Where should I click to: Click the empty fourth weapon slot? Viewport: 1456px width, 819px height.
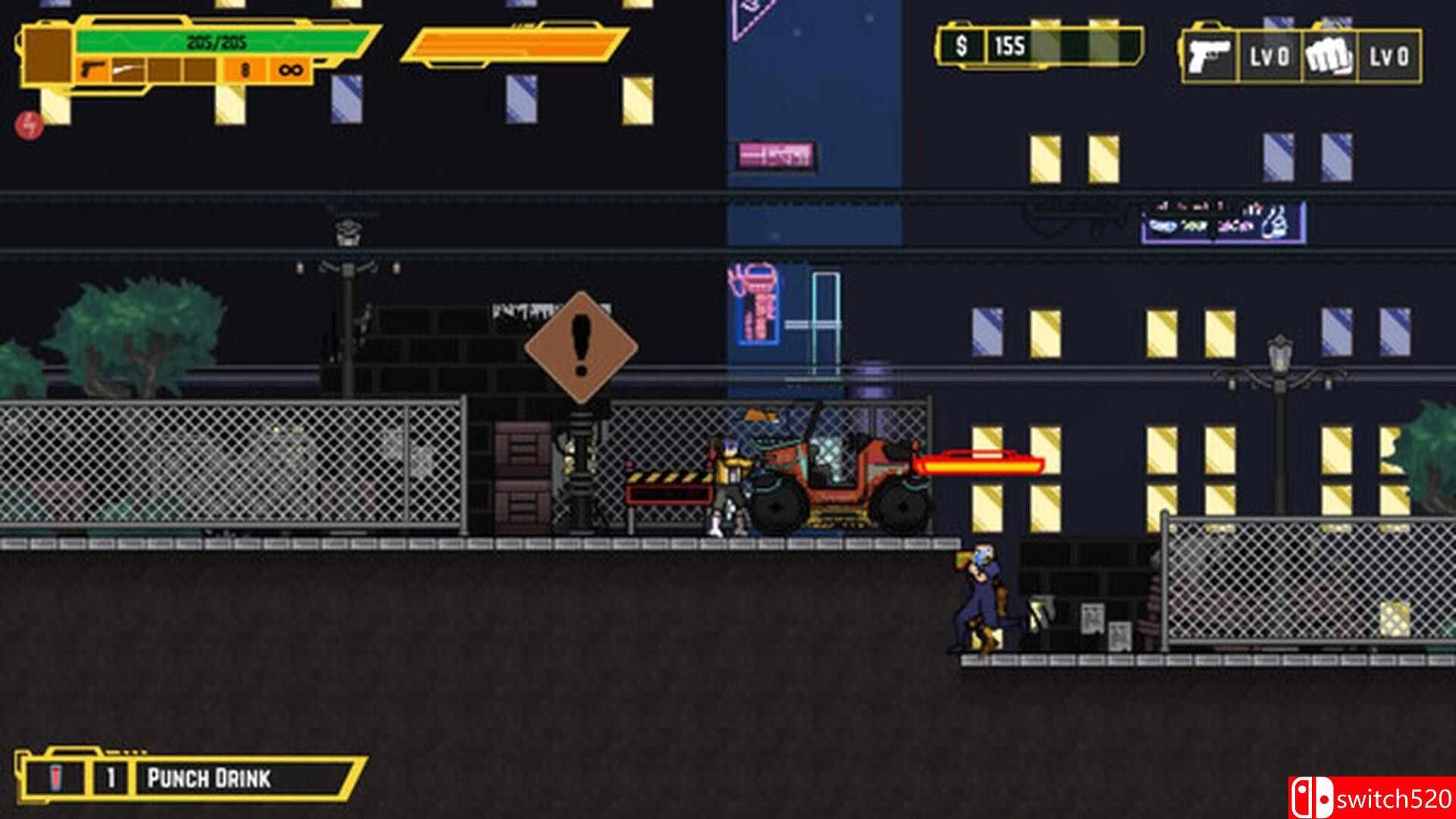pyautogui.click(x=199, y=69)
